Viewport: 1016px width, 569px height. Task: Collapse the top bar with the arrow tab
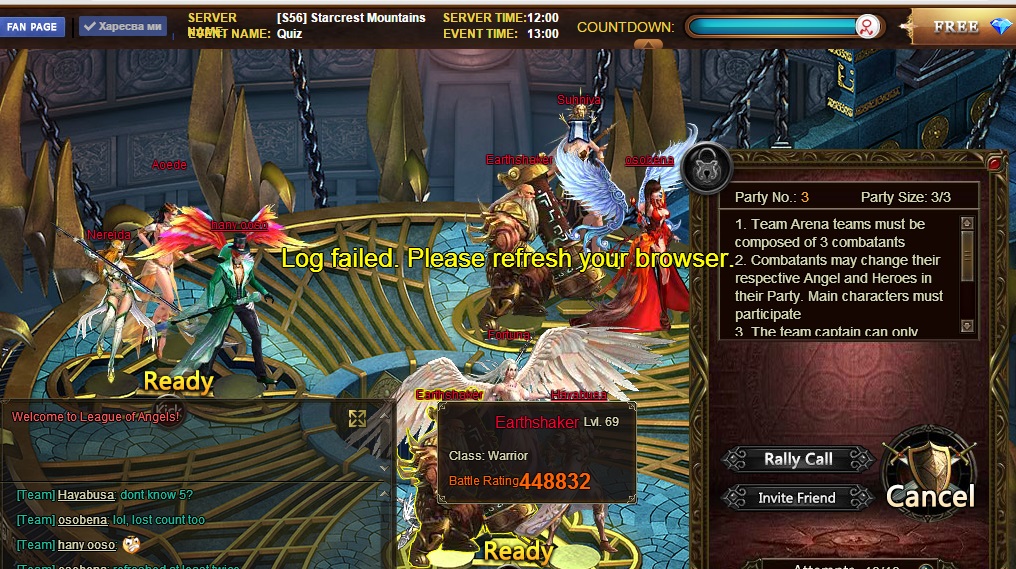(x=649, y=44)
